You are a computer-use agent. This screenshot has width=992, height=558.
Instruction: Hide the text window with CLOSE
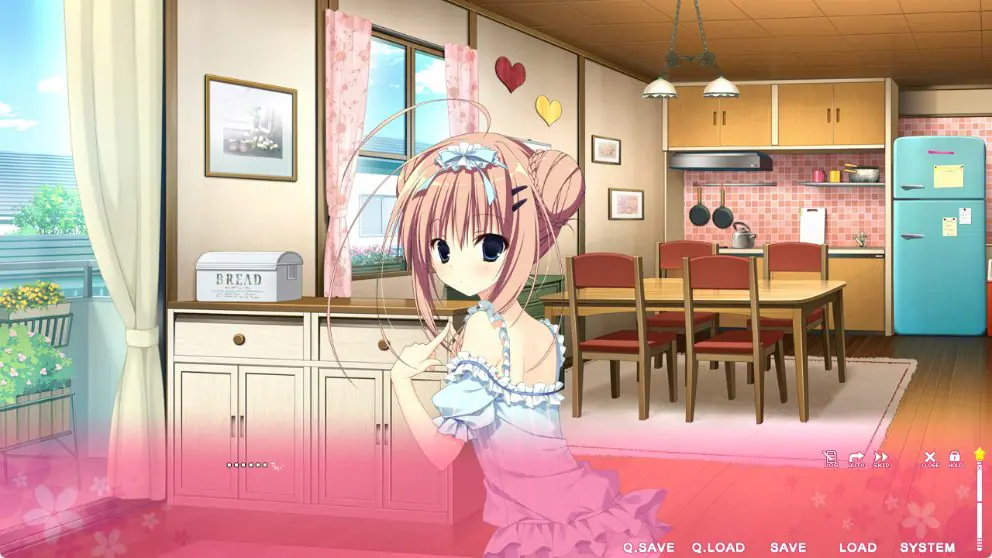(x=930, y=459)
